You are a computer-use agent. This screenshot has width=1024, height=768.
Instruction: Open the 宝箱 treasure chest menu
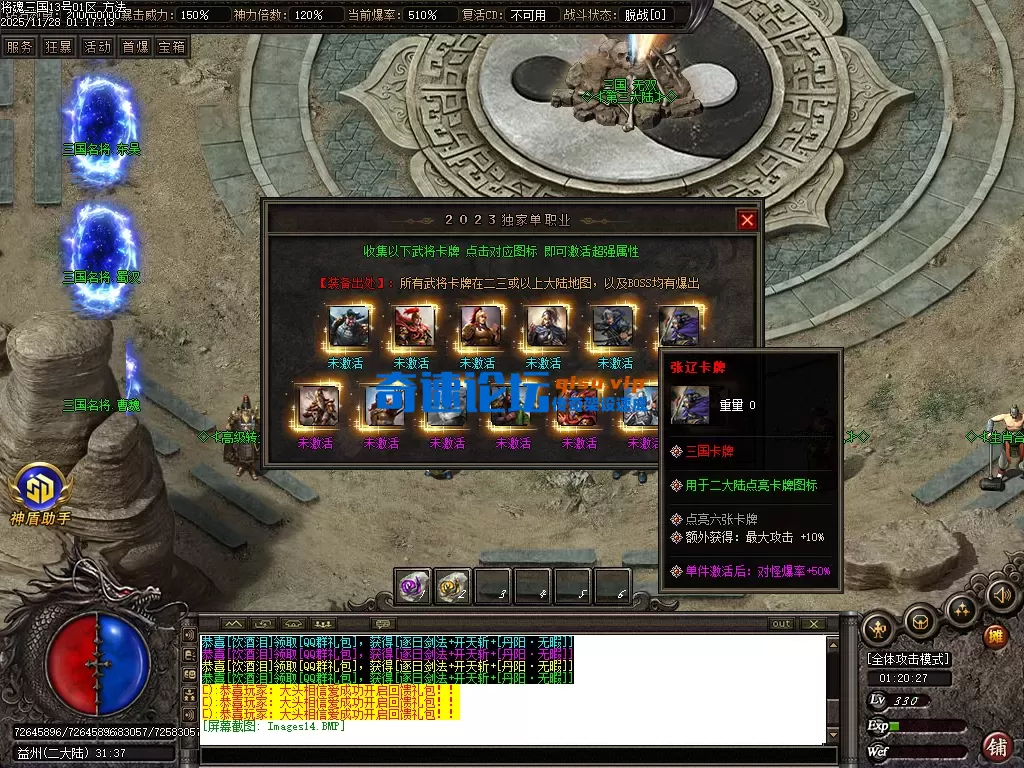(172, 47)
